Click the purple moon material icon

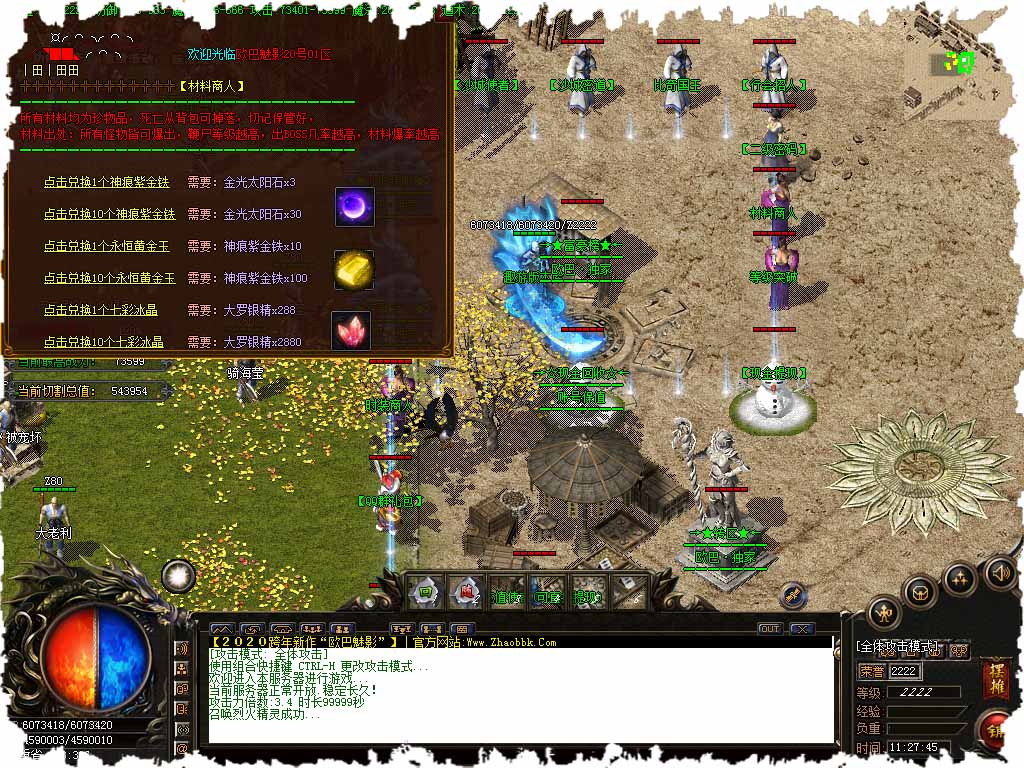tap(354, 205)
